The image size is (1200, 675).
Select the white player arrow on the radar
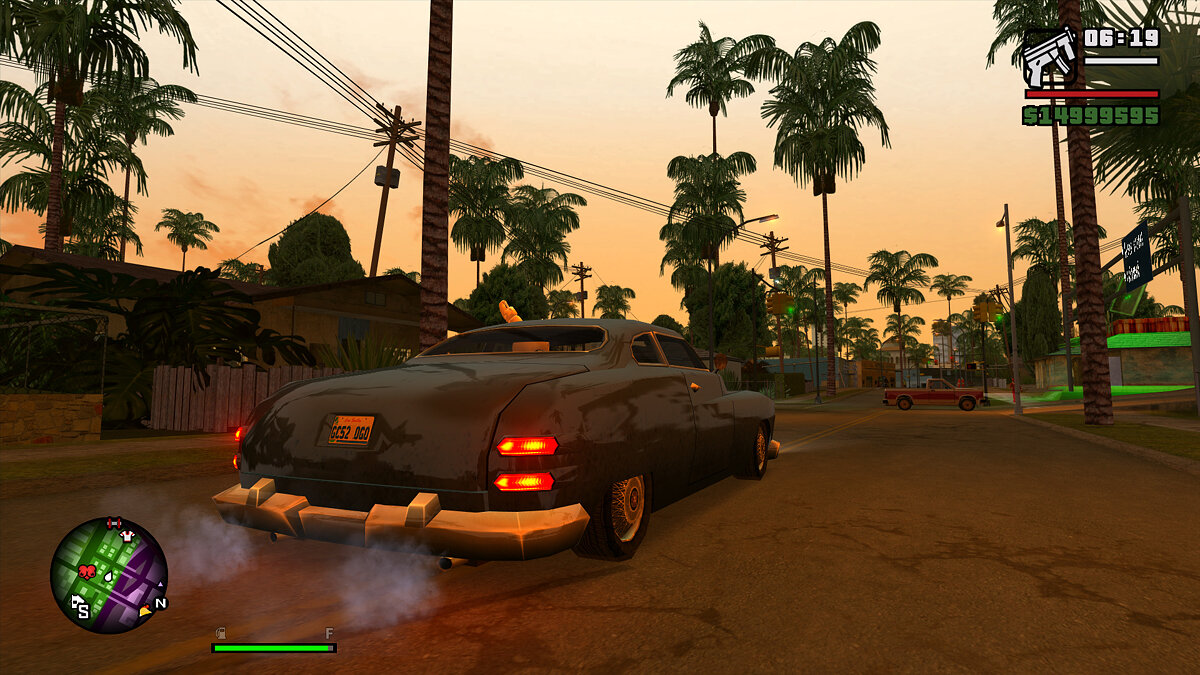coord(109,577)
